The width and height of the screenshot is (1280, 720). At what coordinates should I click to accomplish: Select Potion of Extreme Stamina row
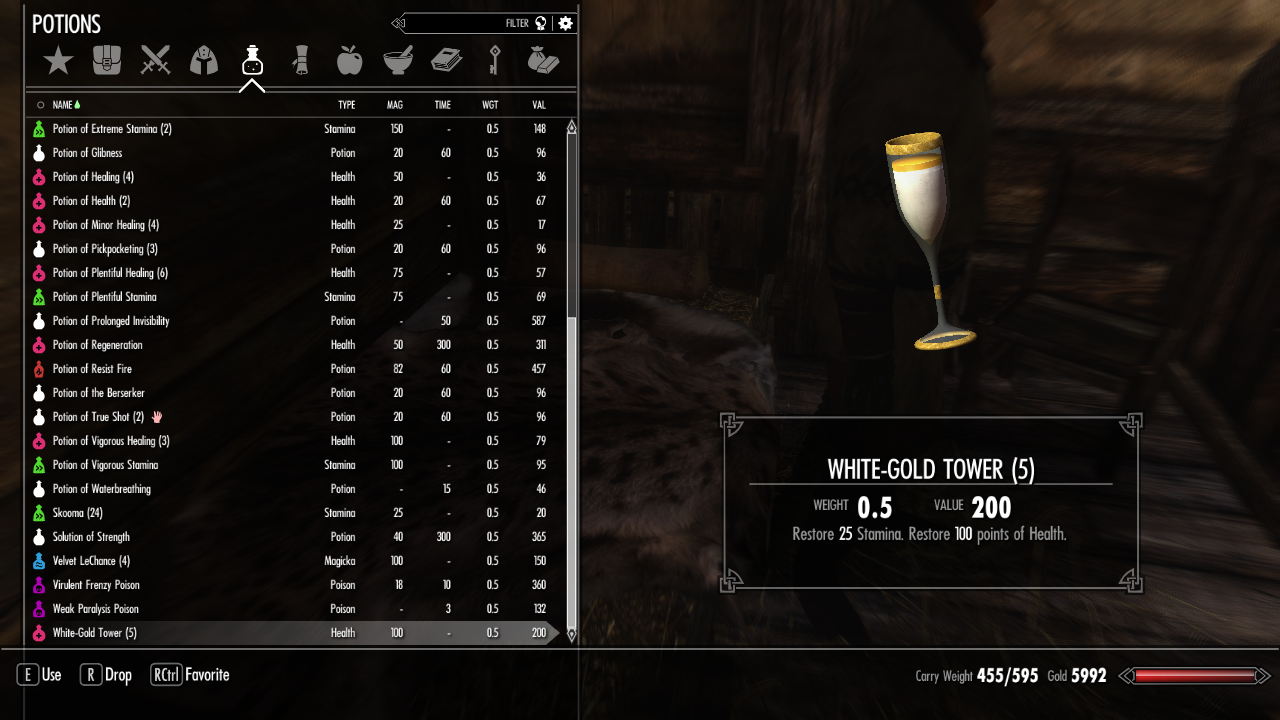(x=112, y=129)
